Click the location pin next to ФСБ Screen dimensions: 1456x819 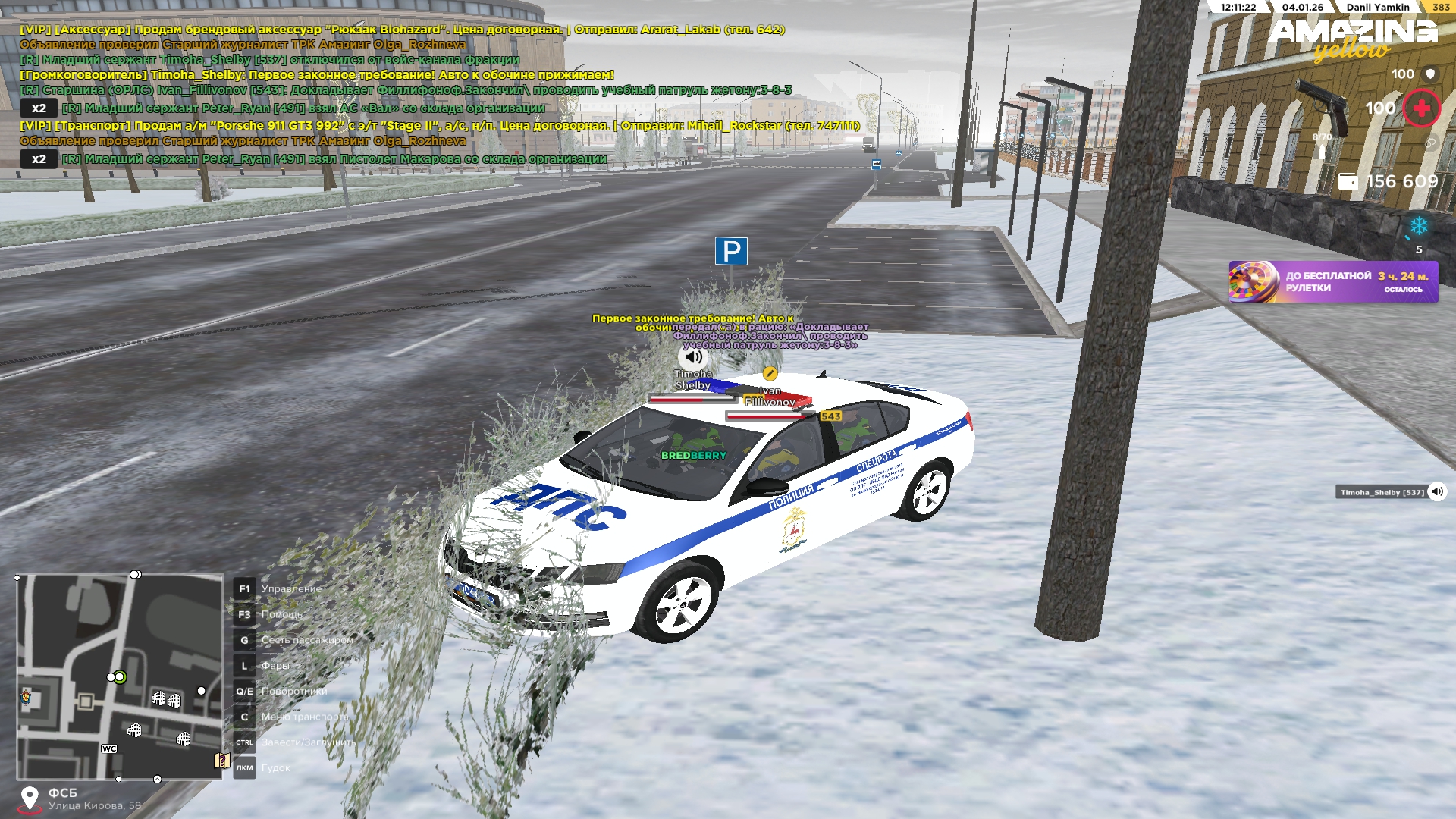pos(30,799)
